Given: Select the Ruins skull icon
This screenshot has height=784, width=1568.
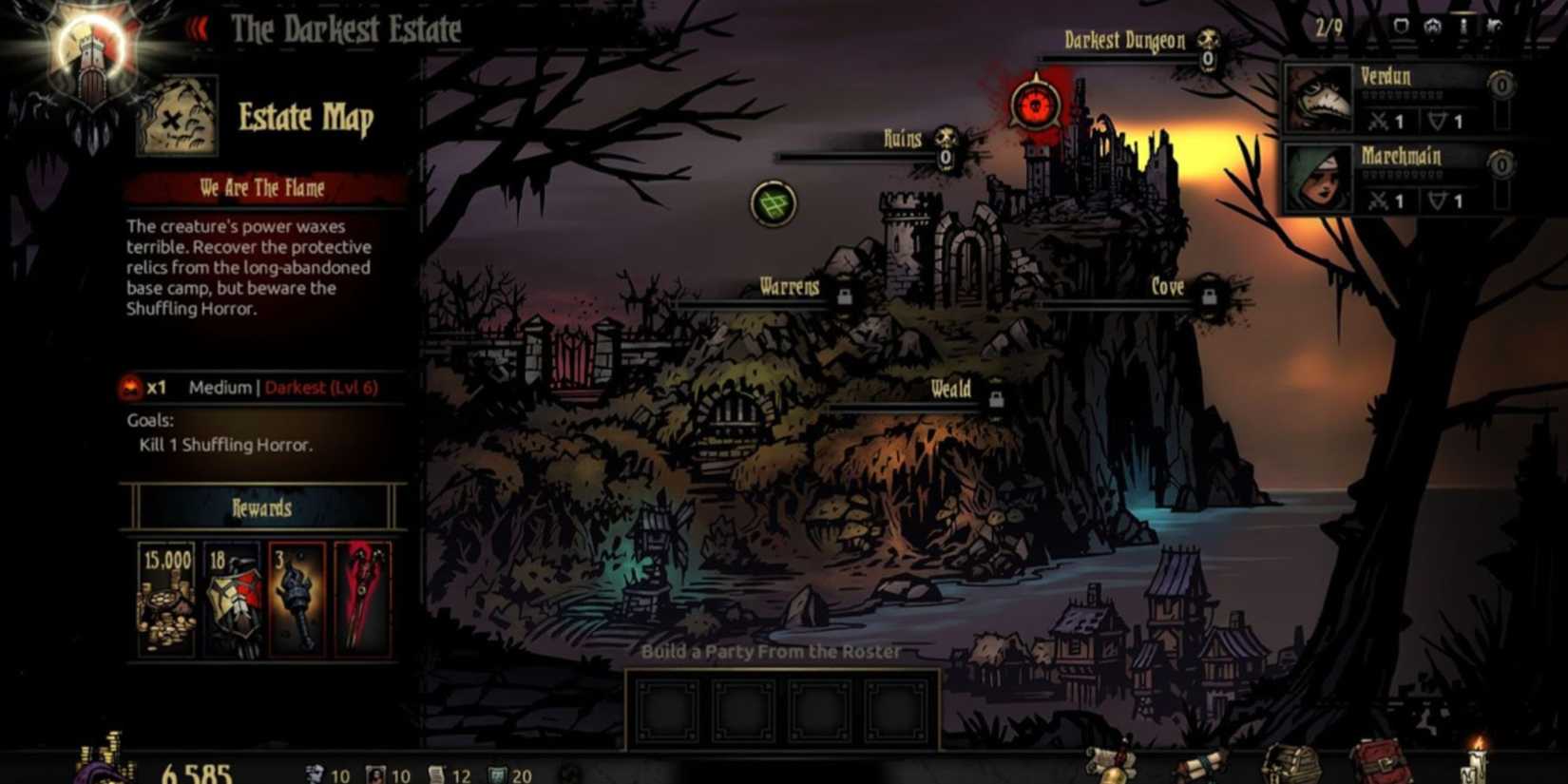Looking at the screenshot, I should point(947,151).
